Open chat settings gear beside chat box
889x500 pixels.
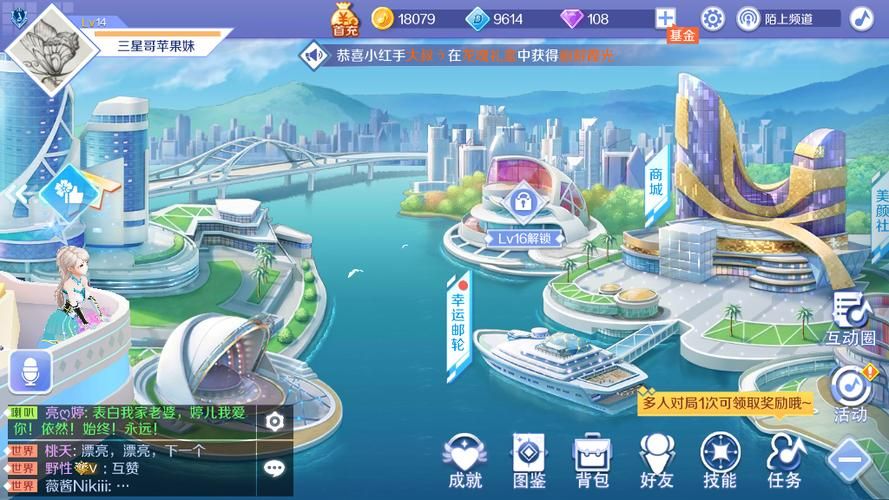click(275, 422)
